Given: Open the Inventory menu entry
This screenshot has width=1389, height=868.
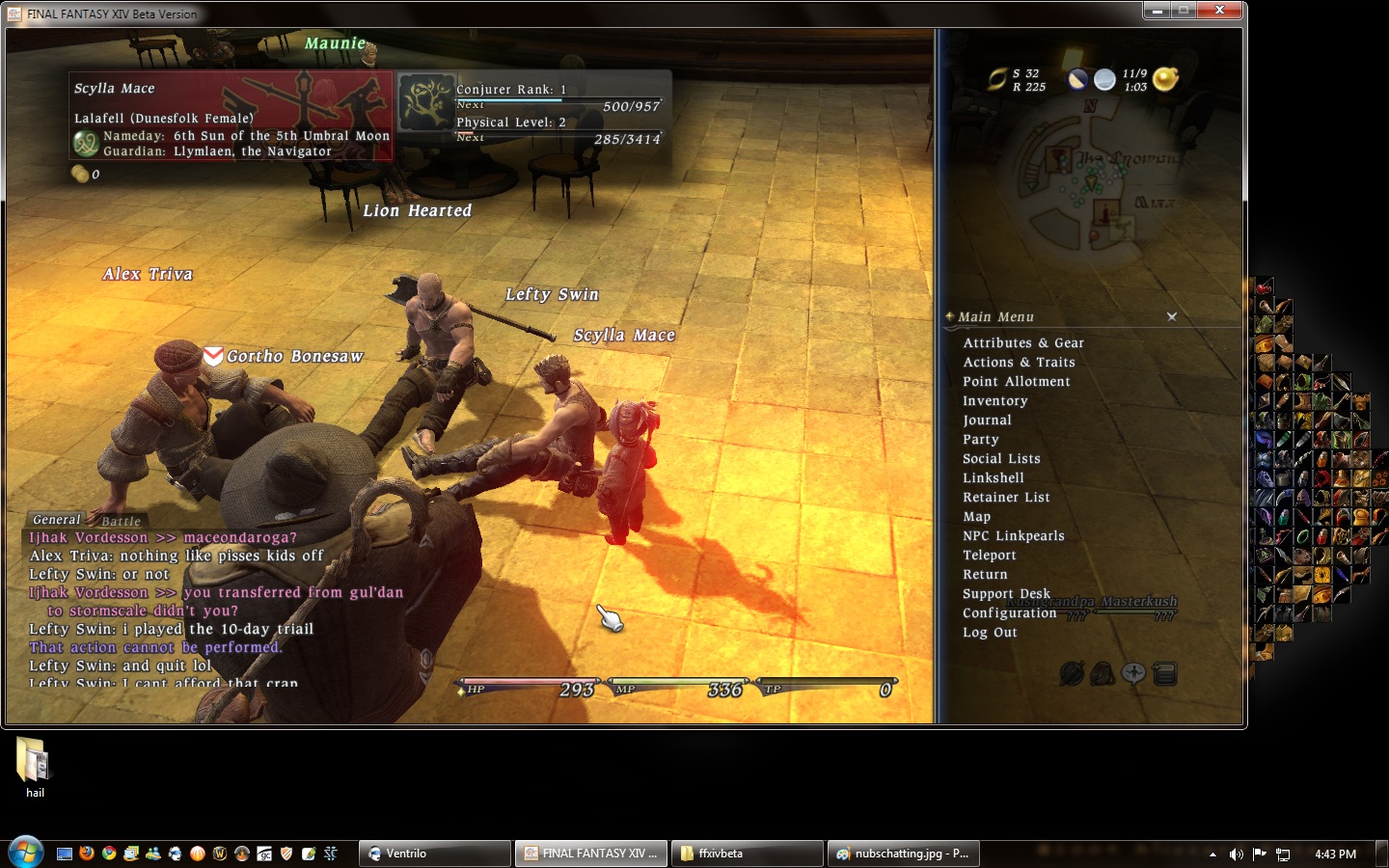Looking at the screenshot, I should click(994, 401).
